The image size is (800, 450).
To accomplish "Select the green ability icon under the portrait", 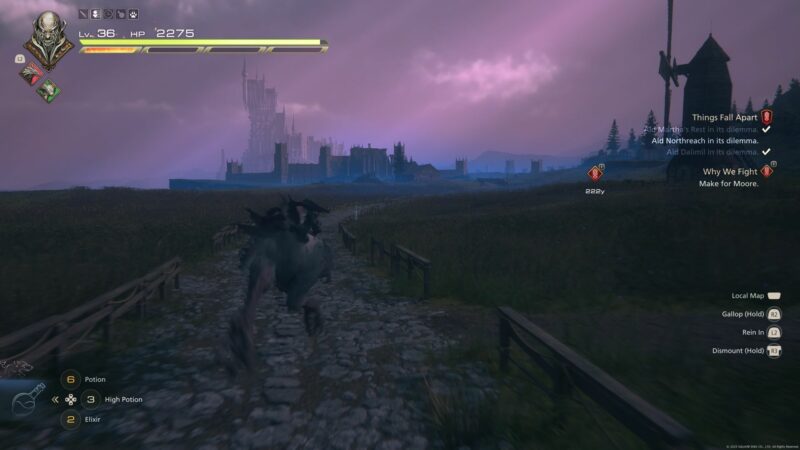I will pyautogui.click(x=49, y=90).
